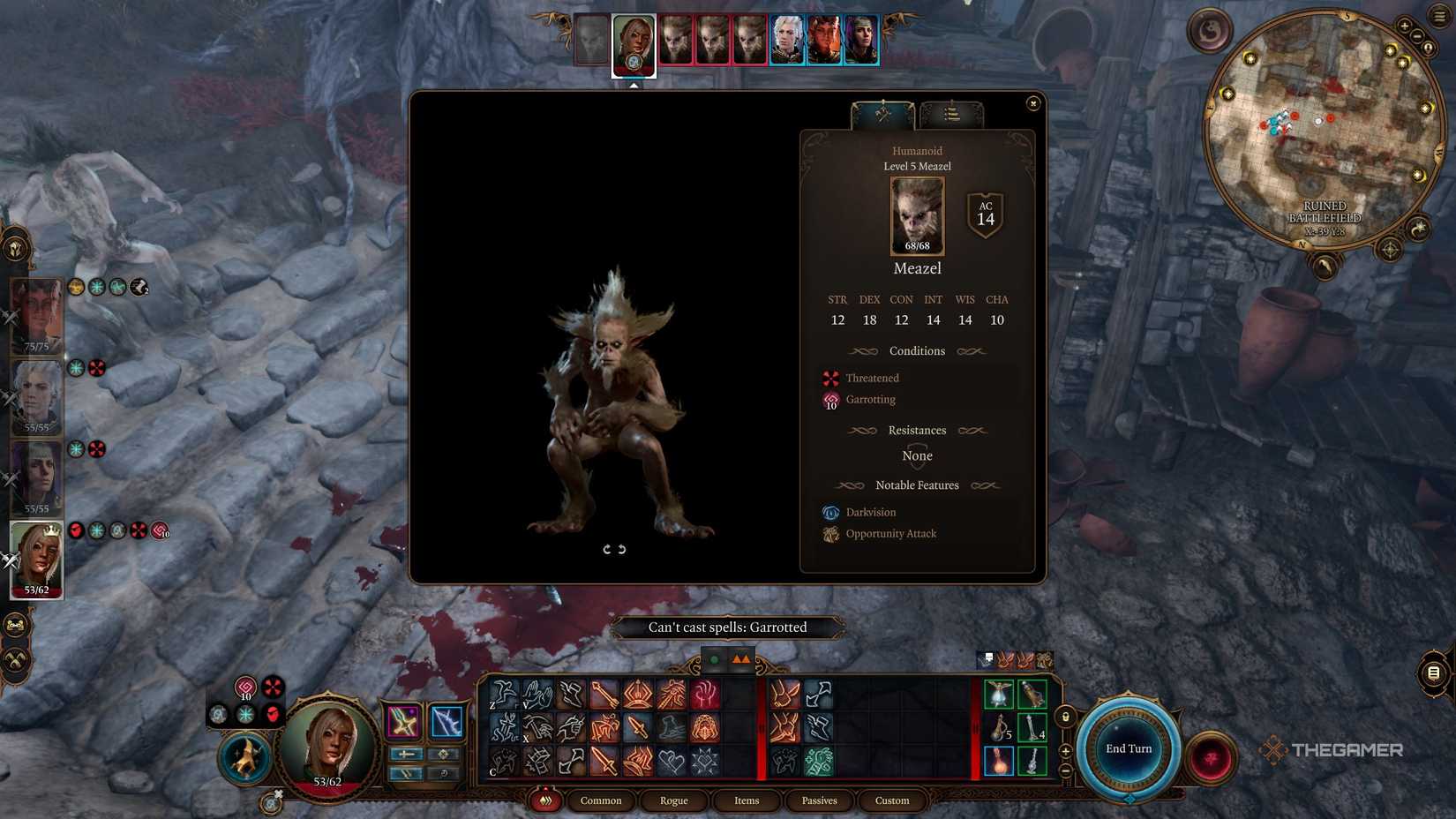Collapse the minimap with the minus button
The width and height of the screenshot is (1456, 819).
[1416, 37]
